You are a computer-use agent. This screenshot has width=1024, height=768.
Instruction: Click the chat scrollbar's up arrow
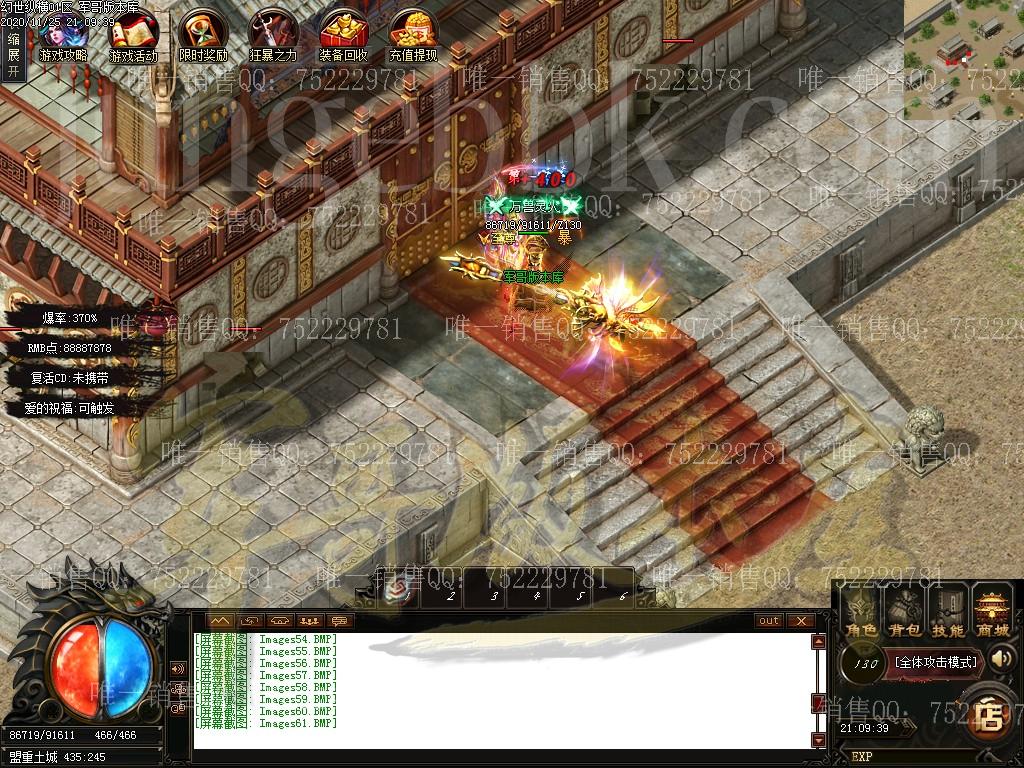(819, 642)
